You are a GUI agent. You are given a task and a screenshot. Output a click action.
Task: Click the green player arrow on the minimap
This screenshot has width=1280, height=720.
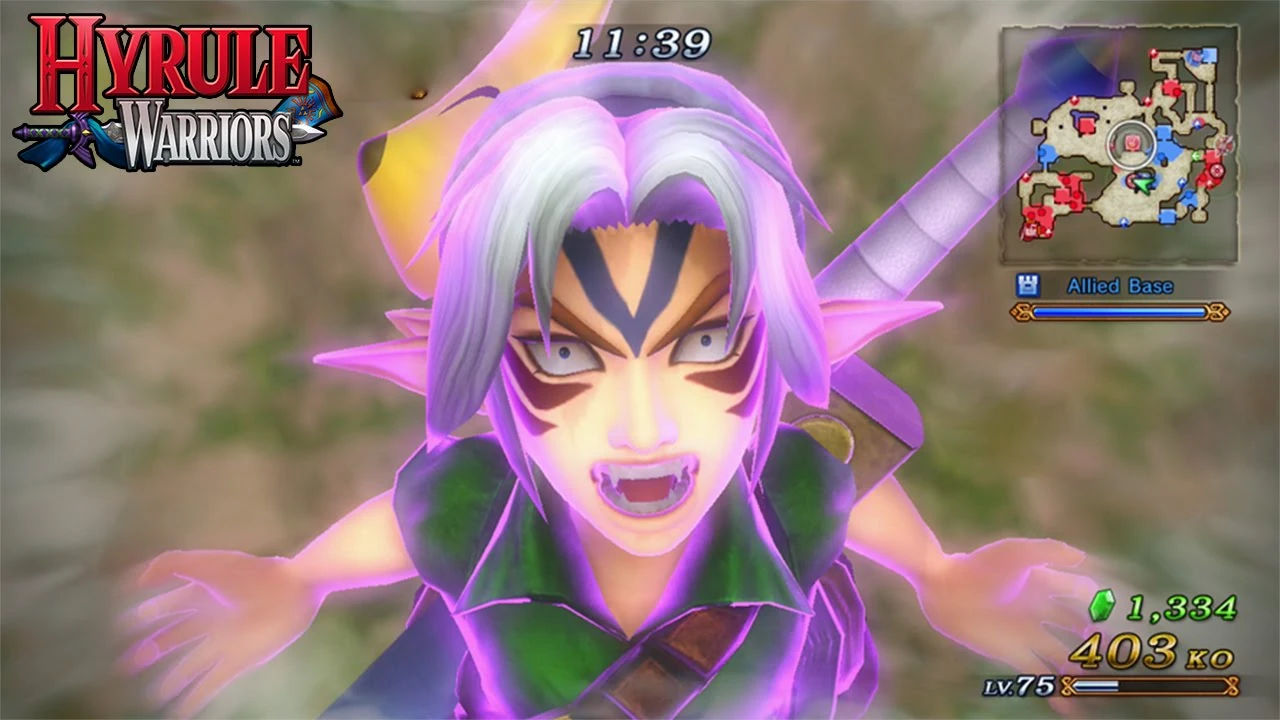tap(1143, 185)
